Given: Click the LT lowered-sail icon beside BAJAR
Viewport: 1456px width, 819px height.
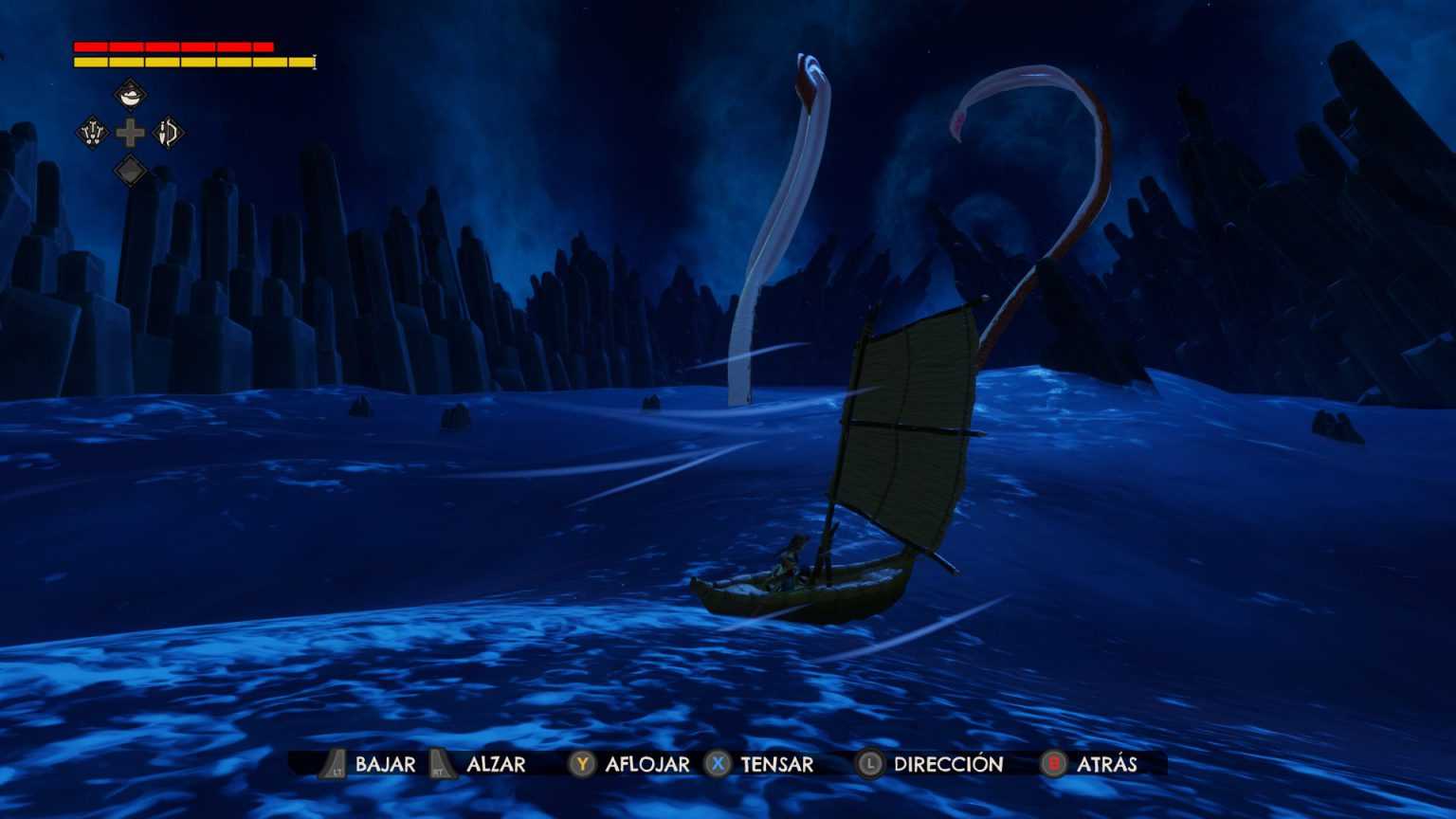Looking at the screenshot, I should [333, 764].
